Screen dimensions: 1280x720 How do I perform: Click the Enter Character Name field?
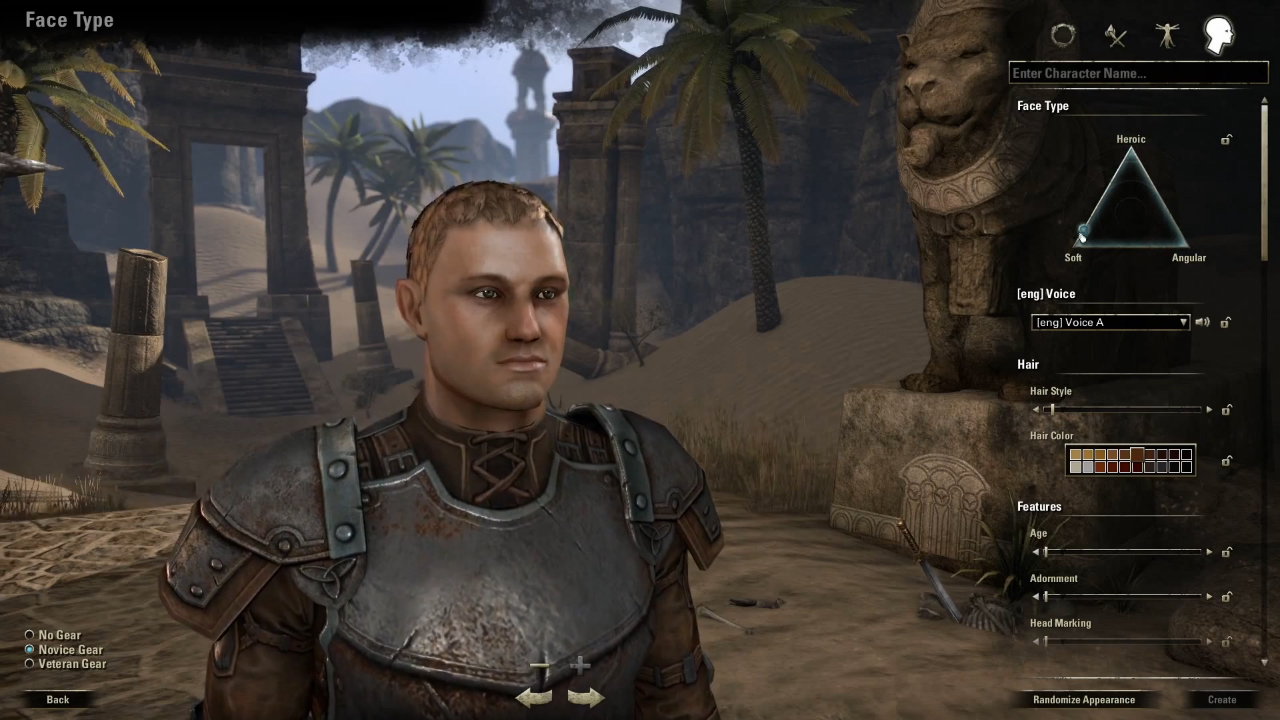(x=1138, y=73)
